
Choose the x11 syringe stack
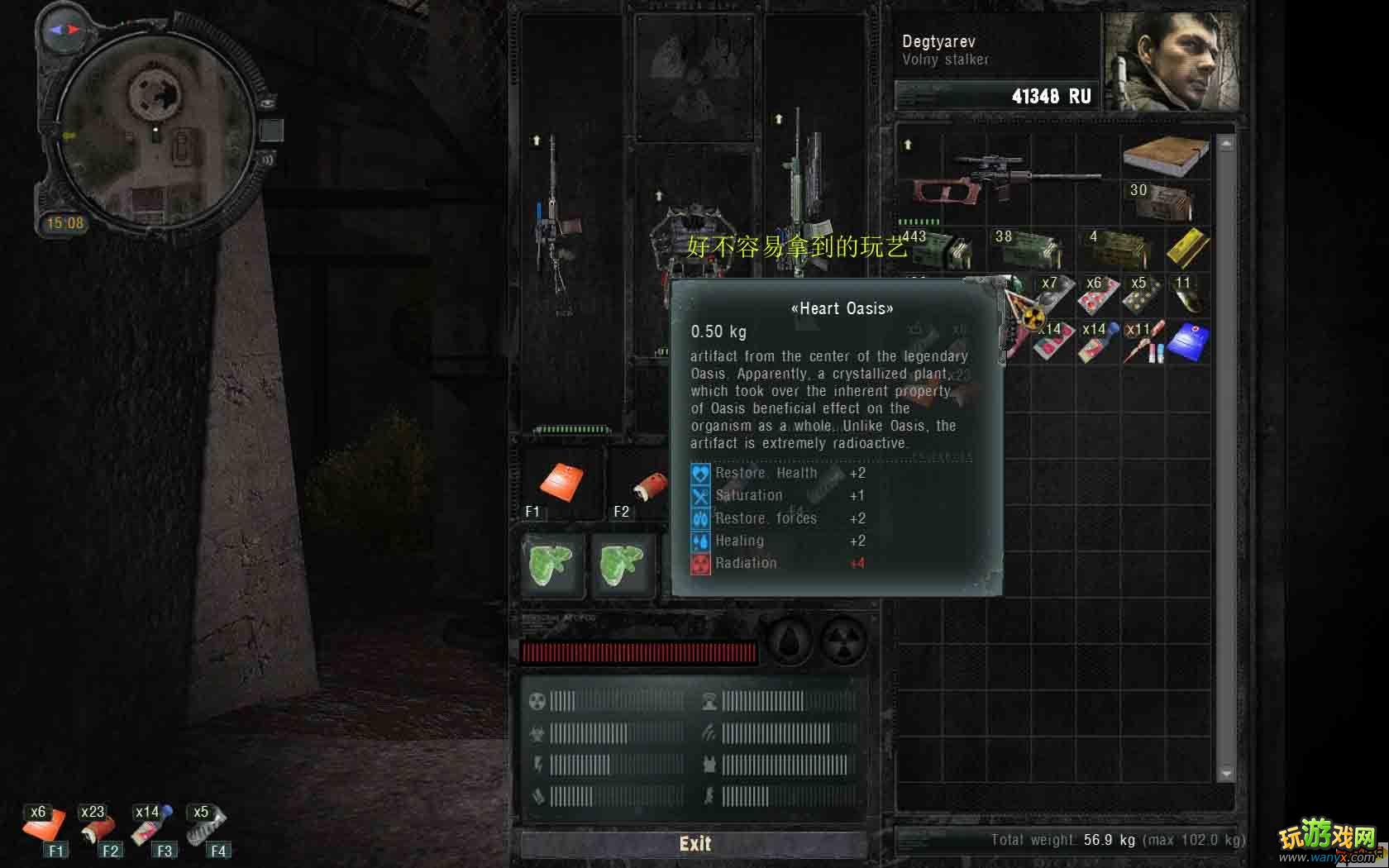[x=1143, y=342]
